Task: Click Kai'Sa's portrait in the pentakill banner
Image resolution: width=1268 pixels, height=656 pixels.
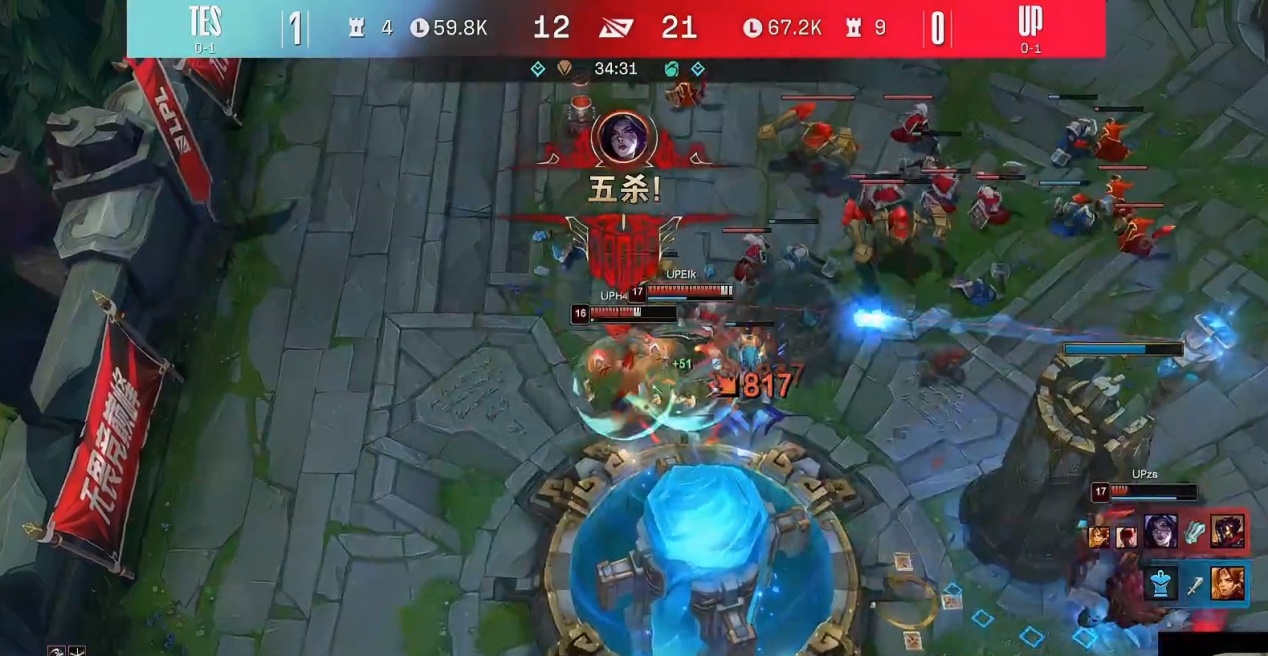Action: tap(624, 137)
